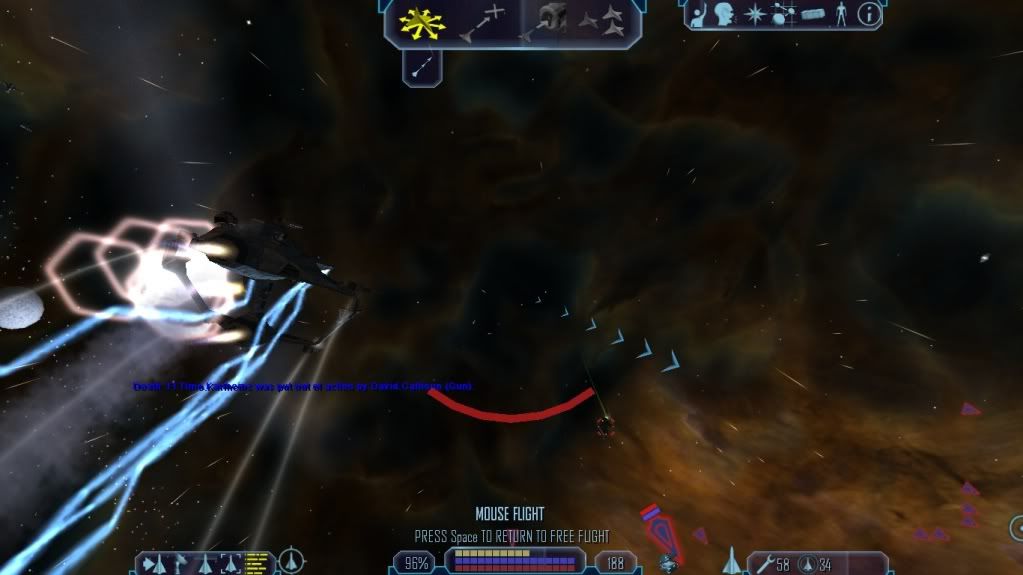Open the cargo block inventory icon
The image size is (1023, 575).
[x=811, y=15]
